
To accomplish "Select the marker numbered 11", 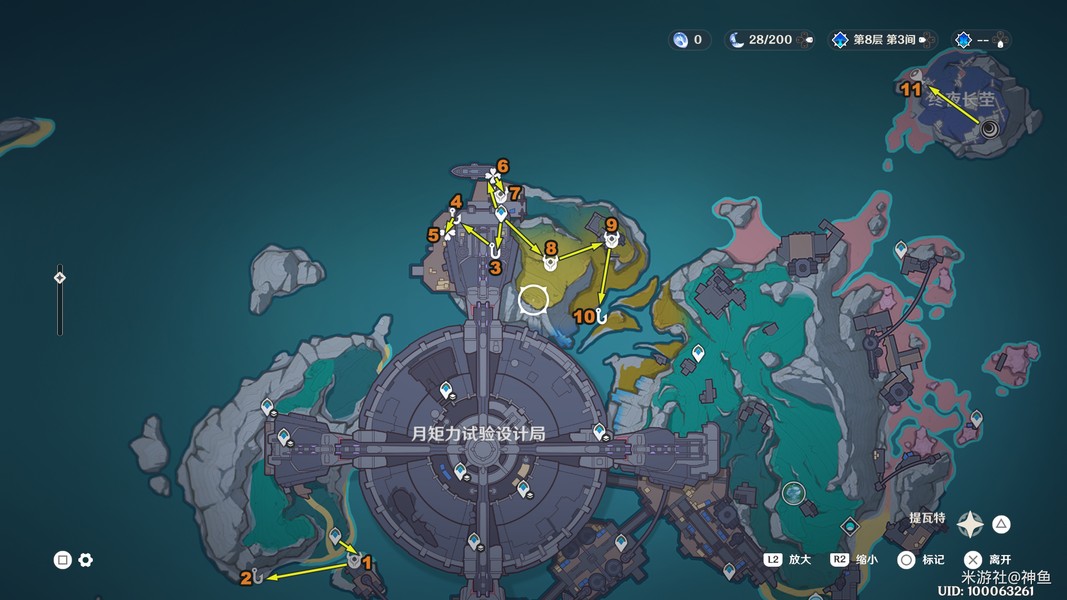I will click(x=915, y=75).
